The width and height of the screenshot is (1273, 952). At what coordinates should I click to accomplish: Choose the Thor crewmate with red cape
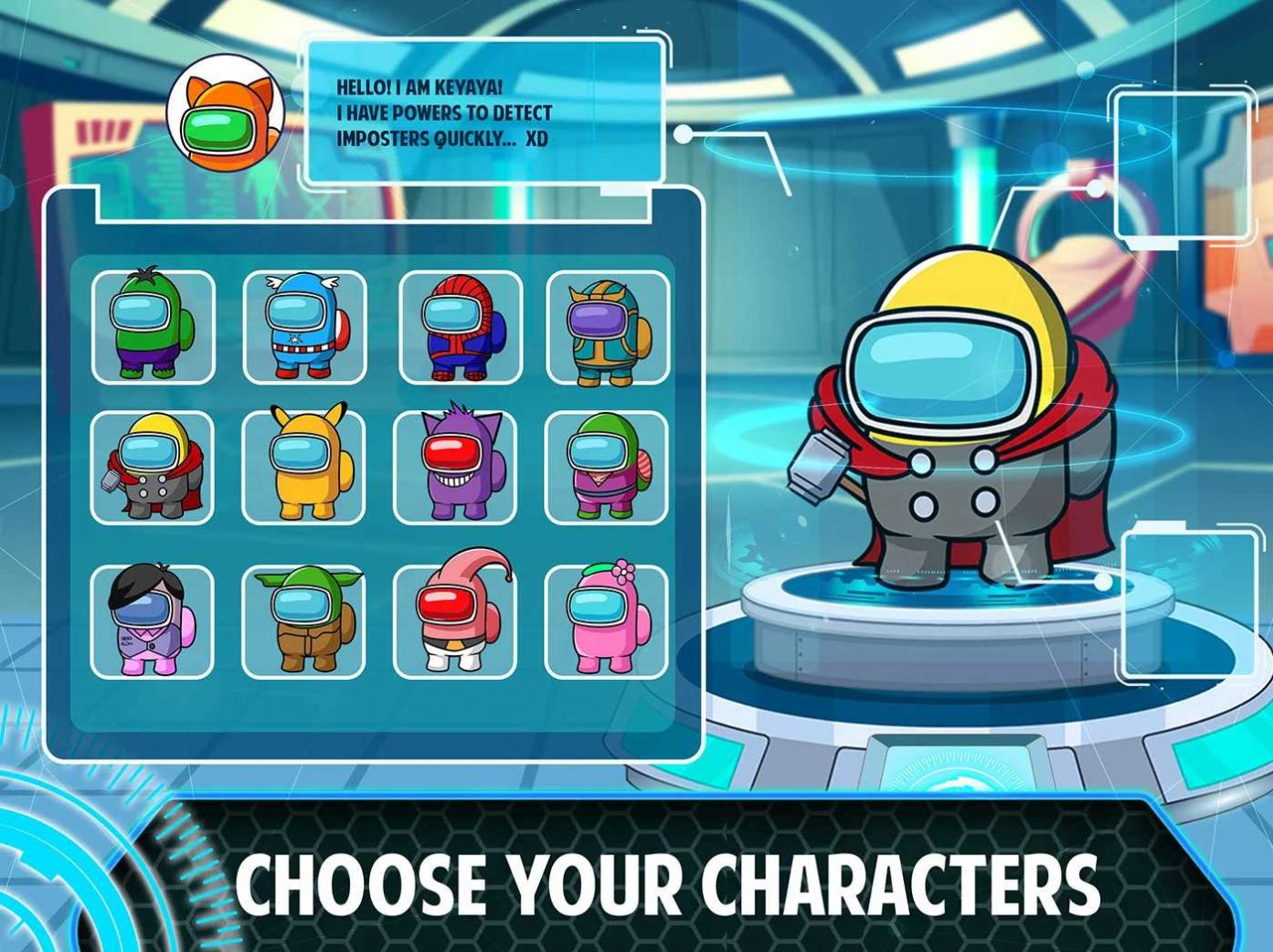(x=153, y=467)
